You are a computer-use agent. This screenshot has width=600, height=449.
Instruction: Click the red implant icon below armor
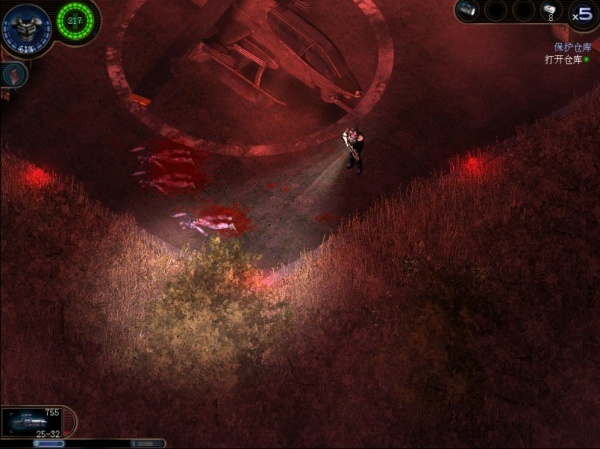point(13,73)
